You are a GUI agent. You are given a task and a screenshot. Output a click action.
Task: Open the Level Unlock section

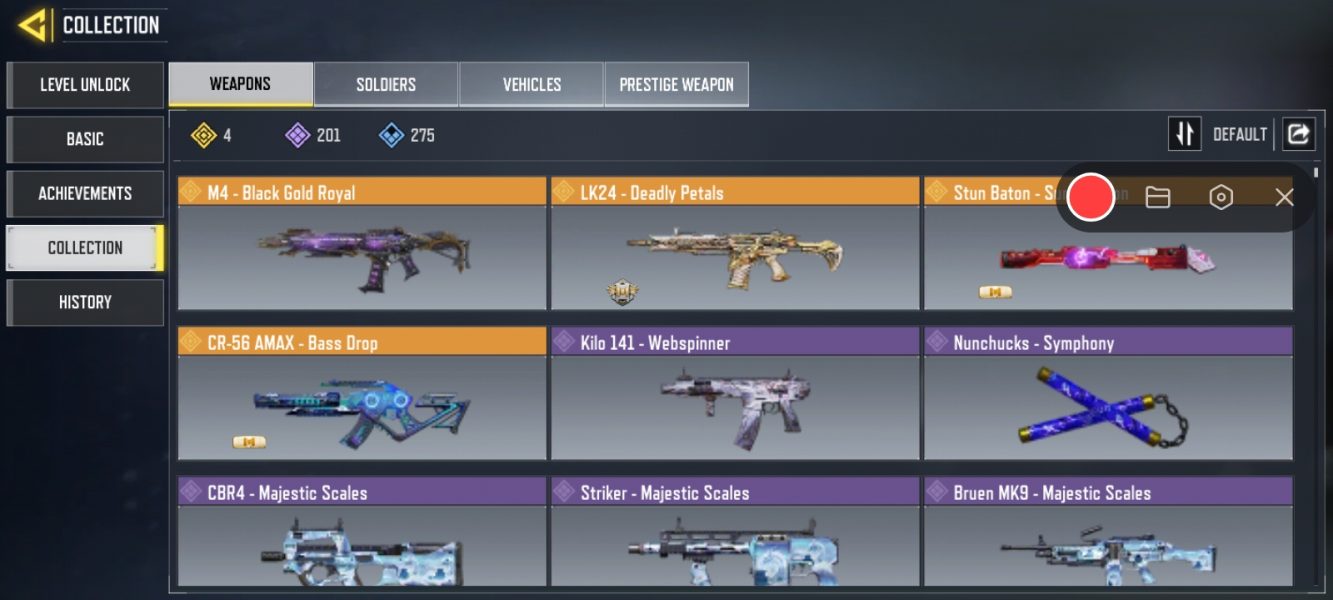85,85
